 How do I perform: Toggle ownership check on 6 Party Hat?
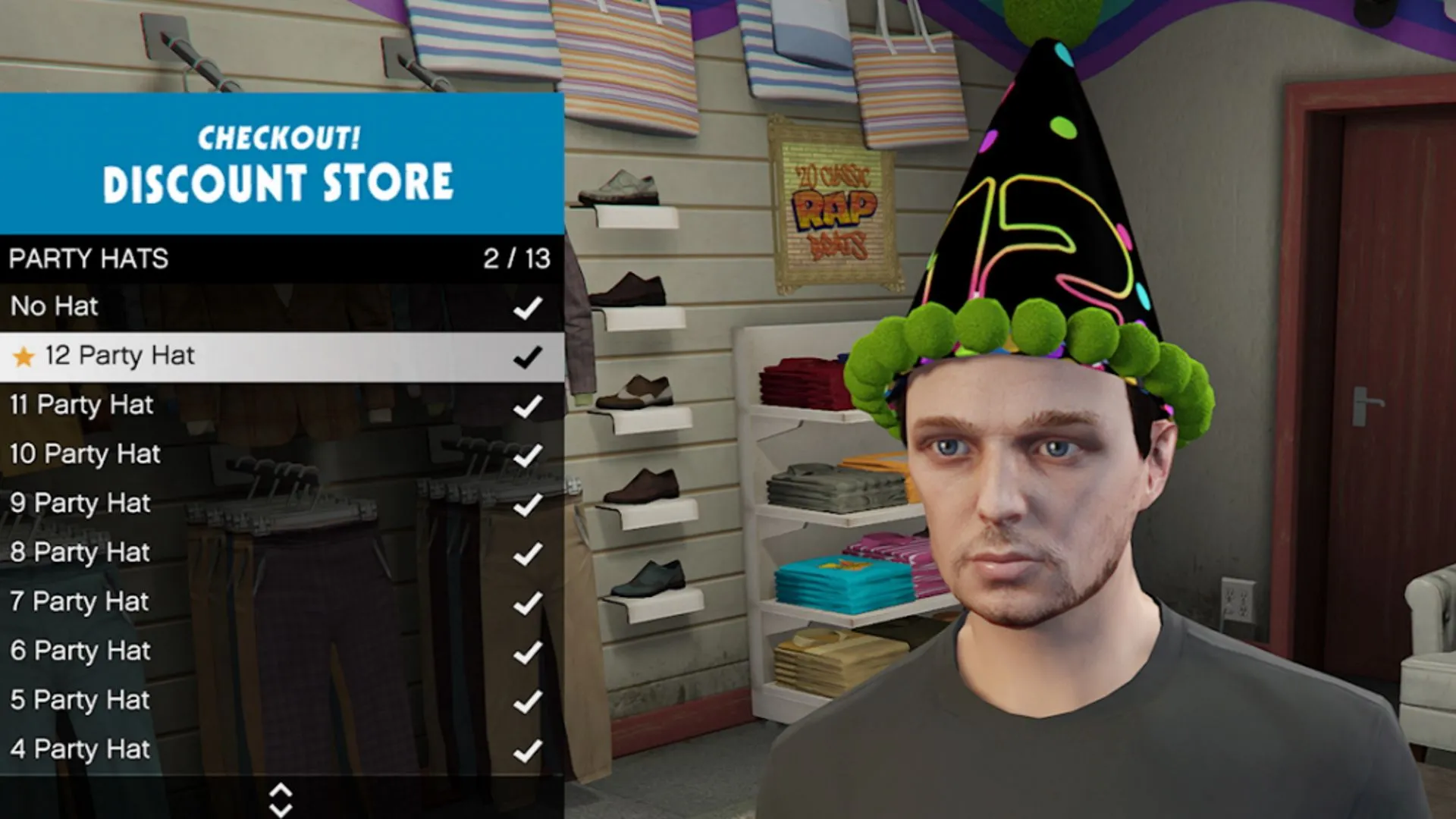528,651
